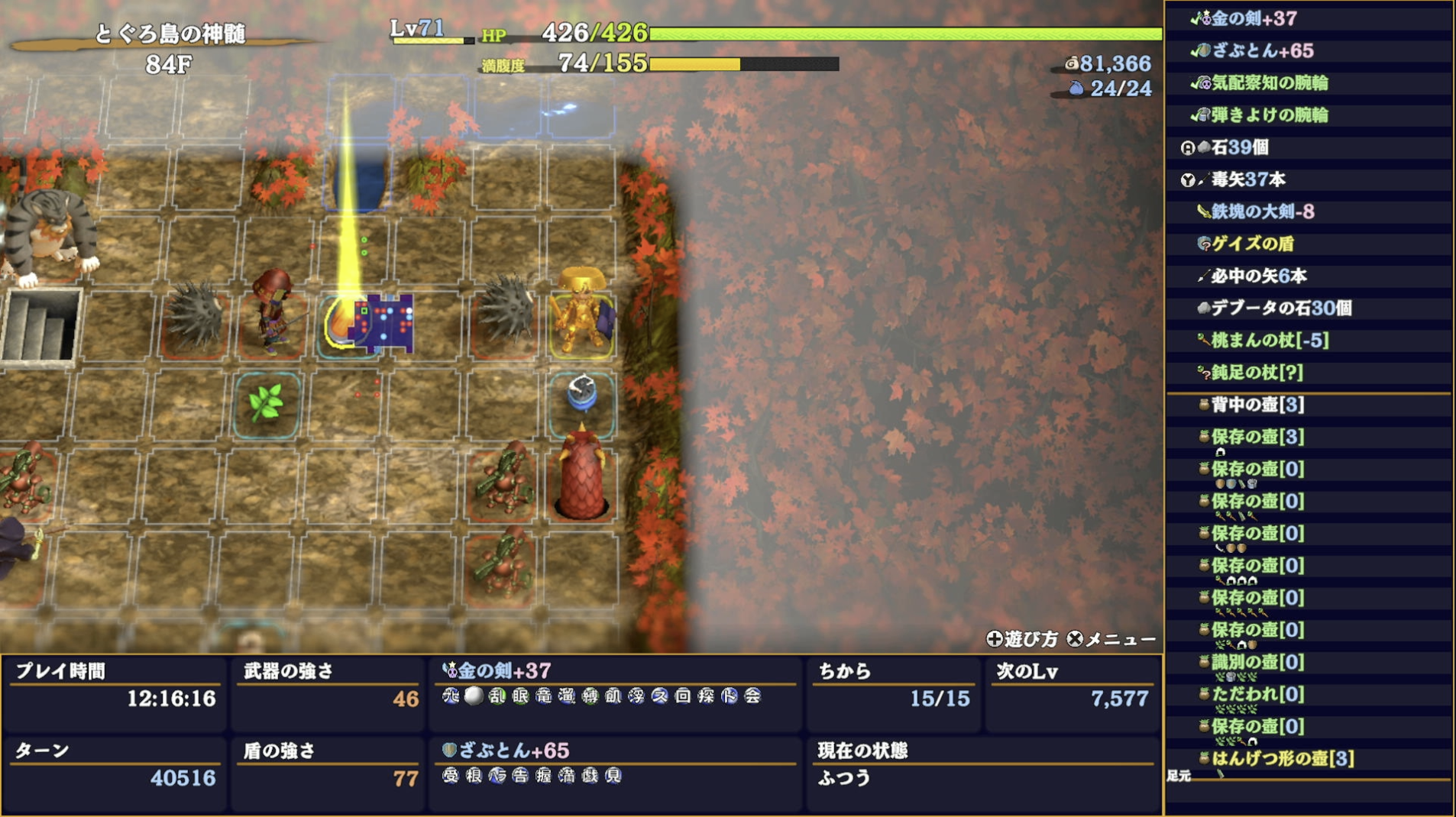This screenshot has width=1456, height=817.
Task: Open the 保存の壺[3] storage pot
Action: pyautogui.click(x=1257, y=437)
